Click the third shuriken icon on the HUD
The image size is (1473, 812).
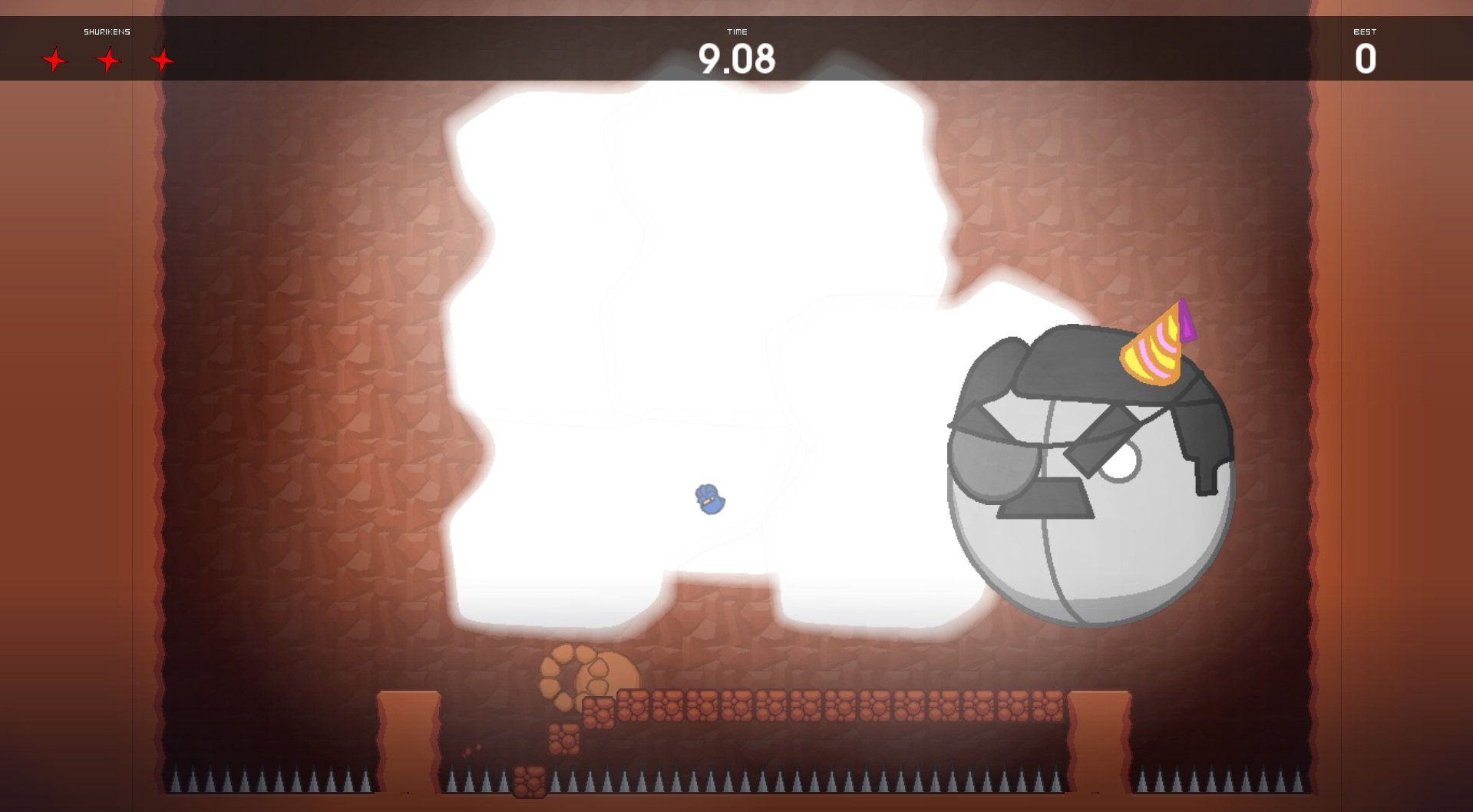[x=162, y=58]
